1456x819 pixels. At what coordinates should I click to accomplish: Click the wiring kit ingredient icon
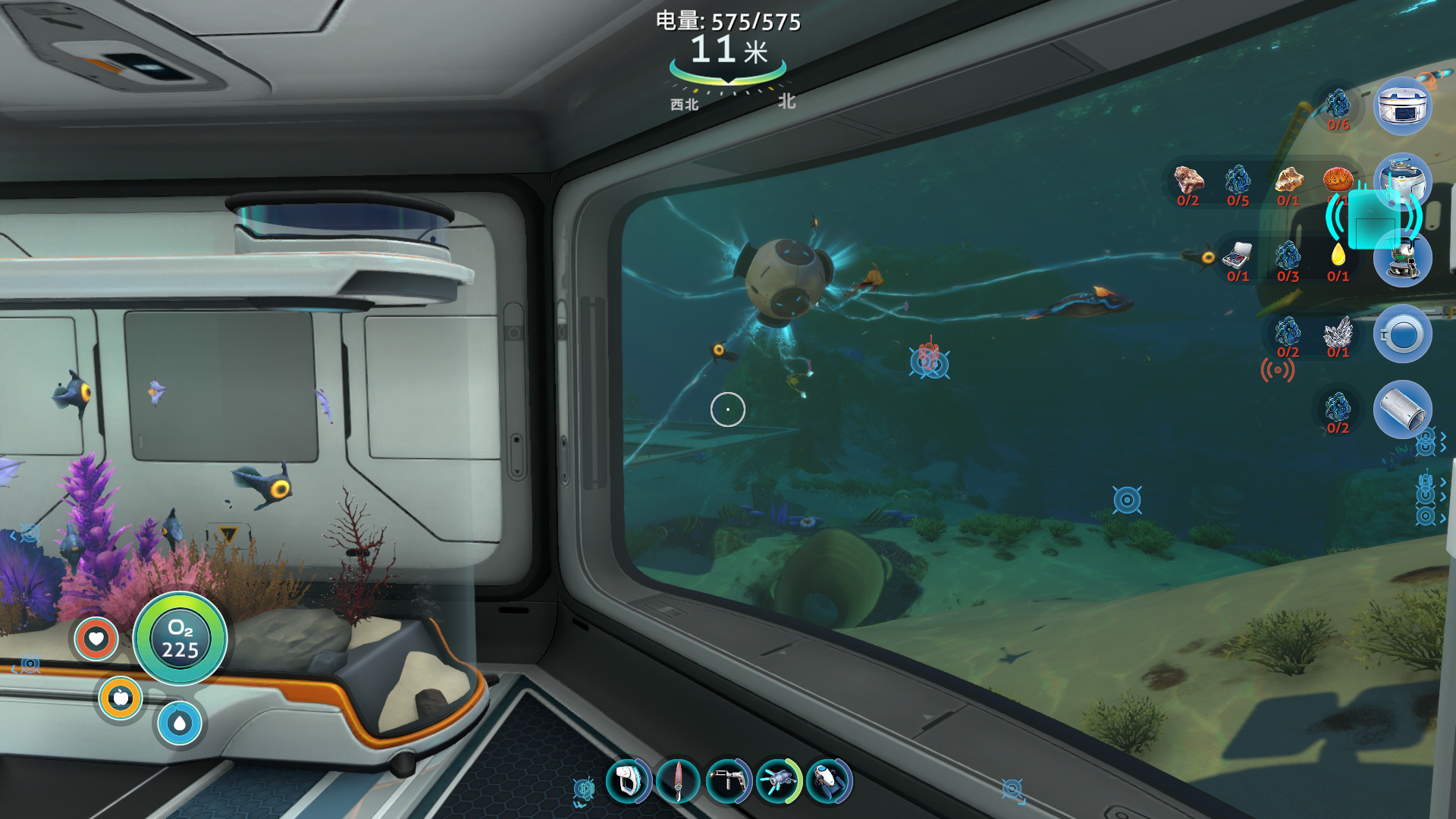[x=1238, y=256]
